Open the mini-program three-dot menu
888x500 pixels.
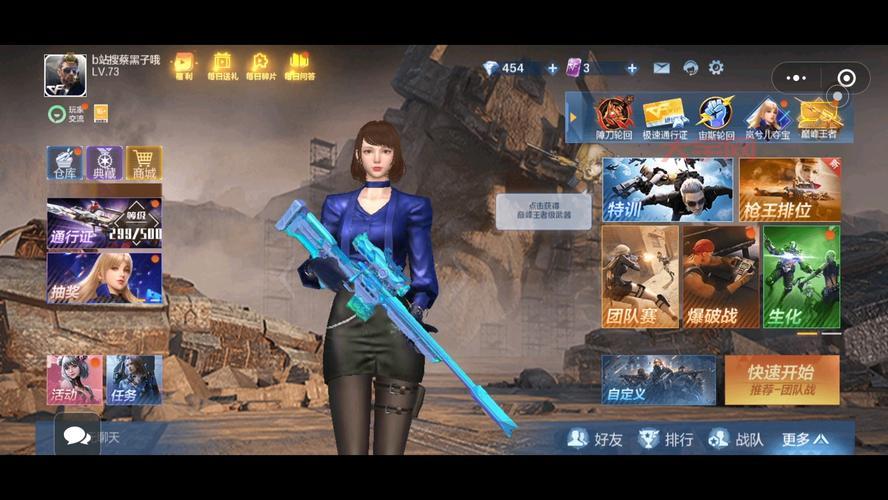[x=796, y=78]
